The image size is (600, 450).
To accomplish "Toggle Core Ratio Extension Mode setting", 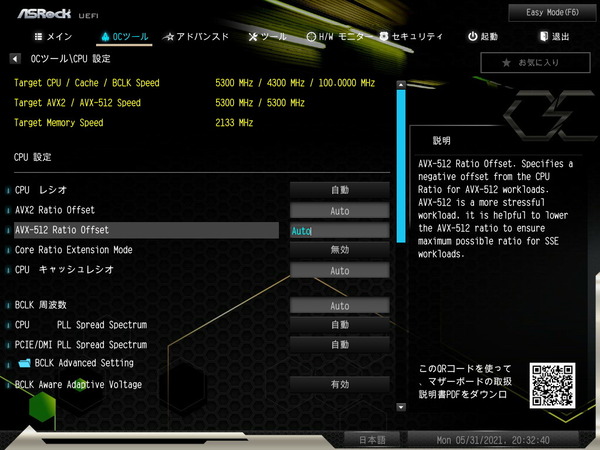I will pos(339,250).
